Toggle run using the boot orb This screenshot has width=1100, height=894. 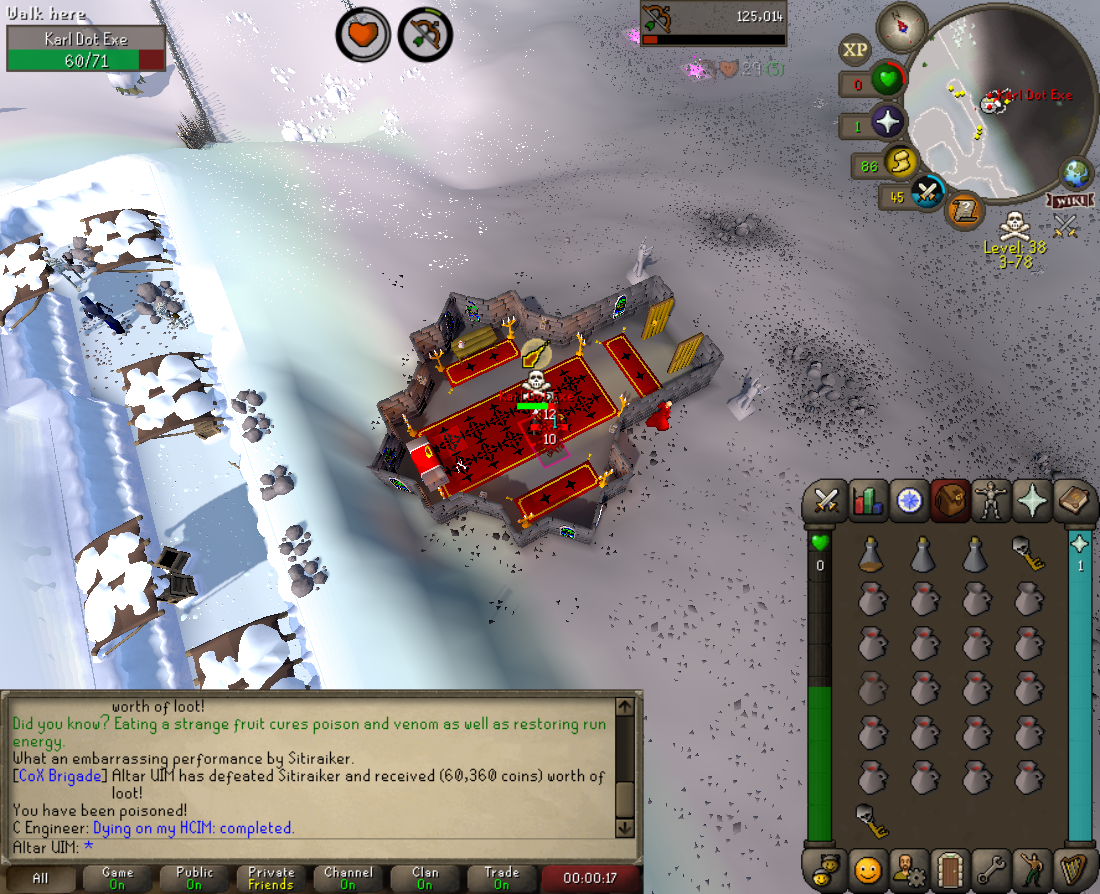902,162
